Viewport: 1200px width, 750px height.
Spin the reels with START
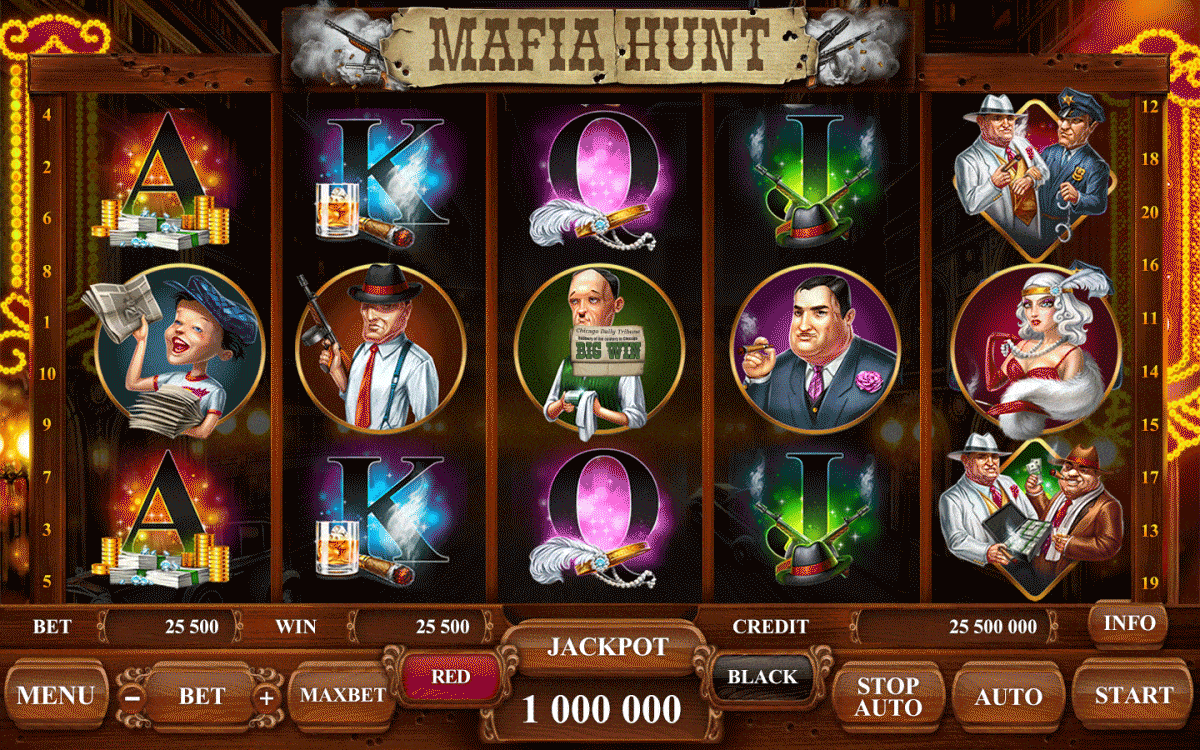pyautogui.click(x=1133, y=695)
